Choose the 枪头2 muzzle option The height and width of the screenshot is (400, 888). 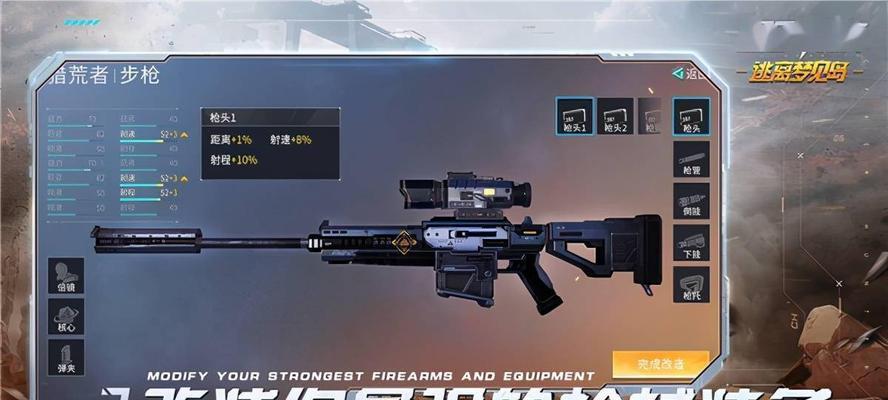[x=615, y=116]
